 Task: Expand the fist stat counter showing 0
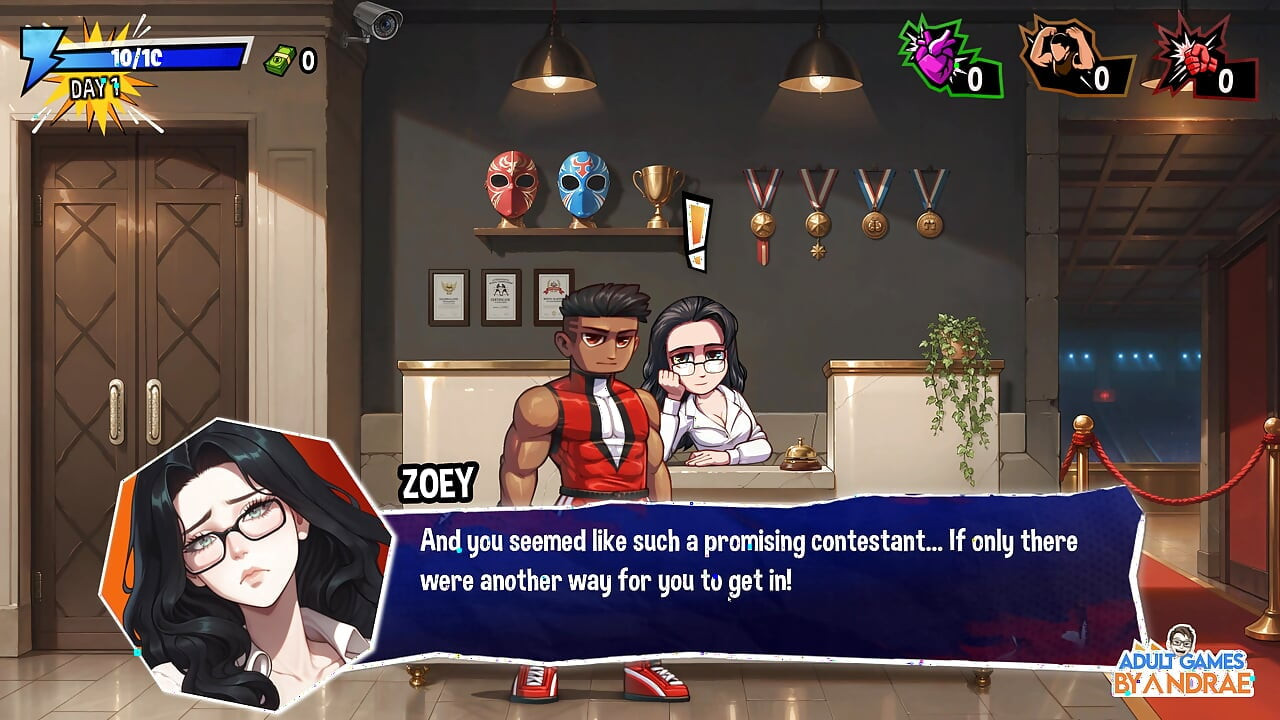tap(1224, 79)
